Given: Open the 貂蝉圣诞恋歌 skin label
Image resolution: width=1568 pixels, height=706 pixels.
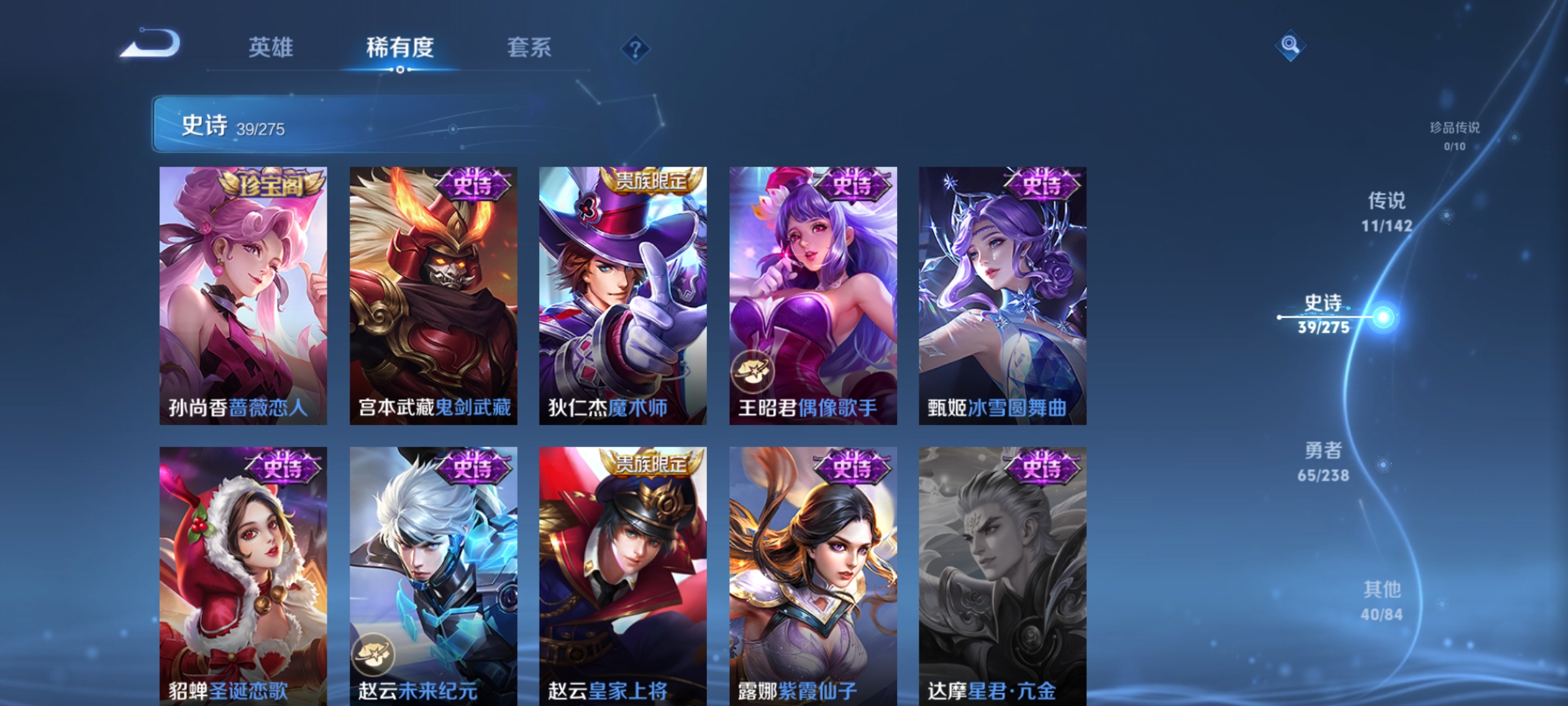Looking at the screenshot, I should (x=229, y=690).
